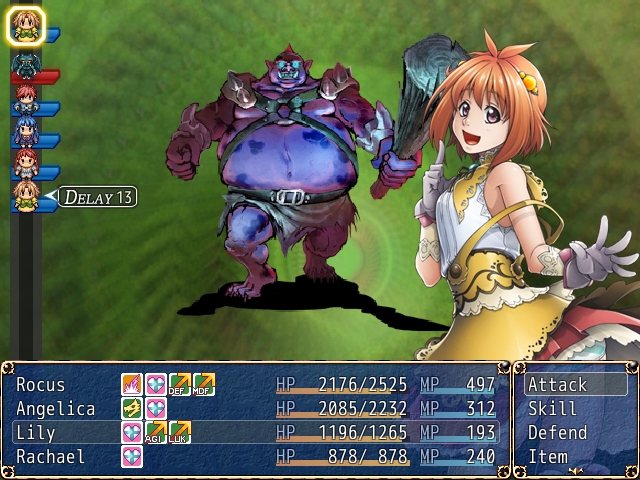640x480 pixels.
Task: Open the Item command
Action: pos(548,457)
